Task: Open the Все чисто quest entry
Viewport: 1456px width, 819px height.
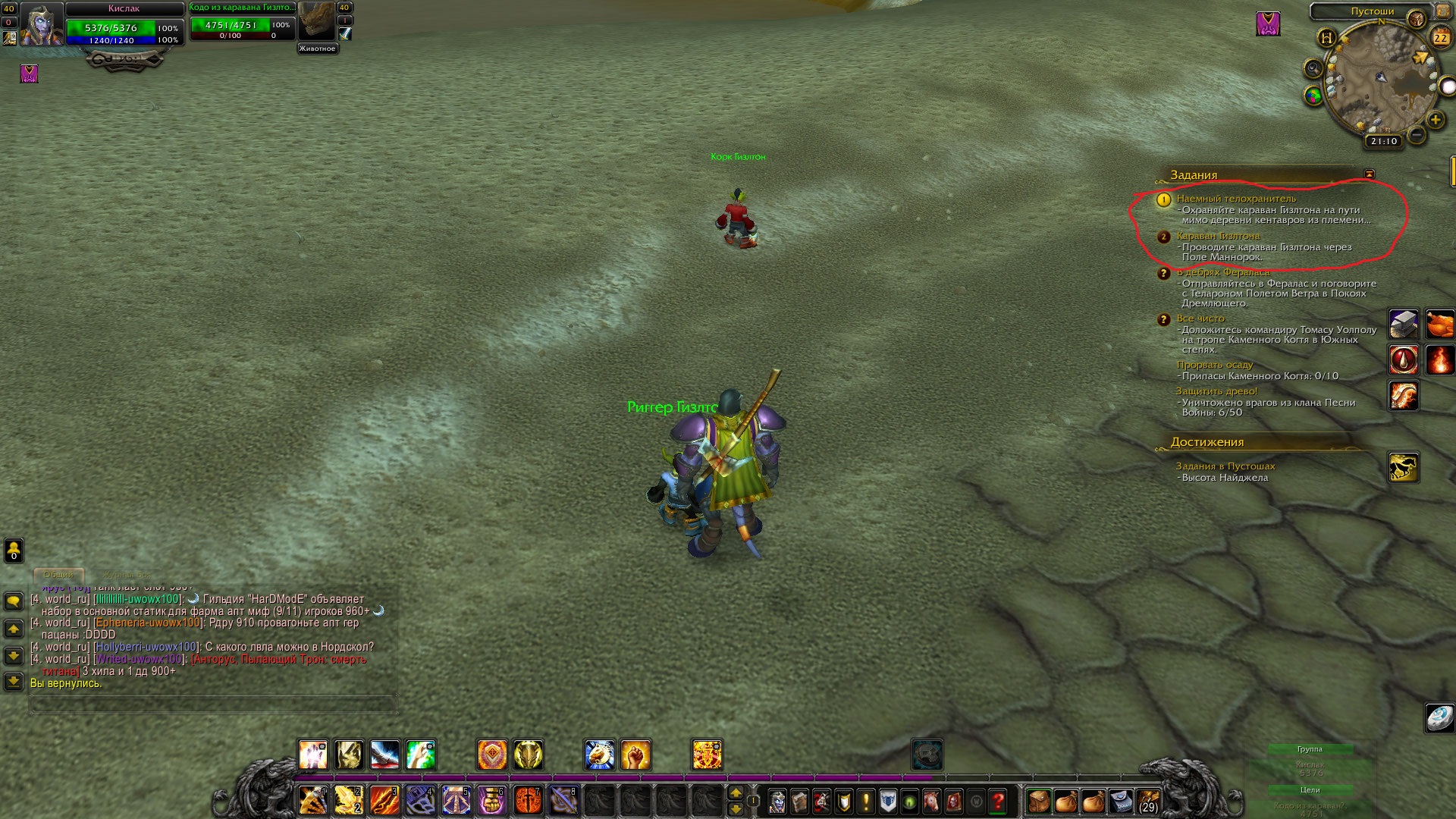Action: [1200, 318]
